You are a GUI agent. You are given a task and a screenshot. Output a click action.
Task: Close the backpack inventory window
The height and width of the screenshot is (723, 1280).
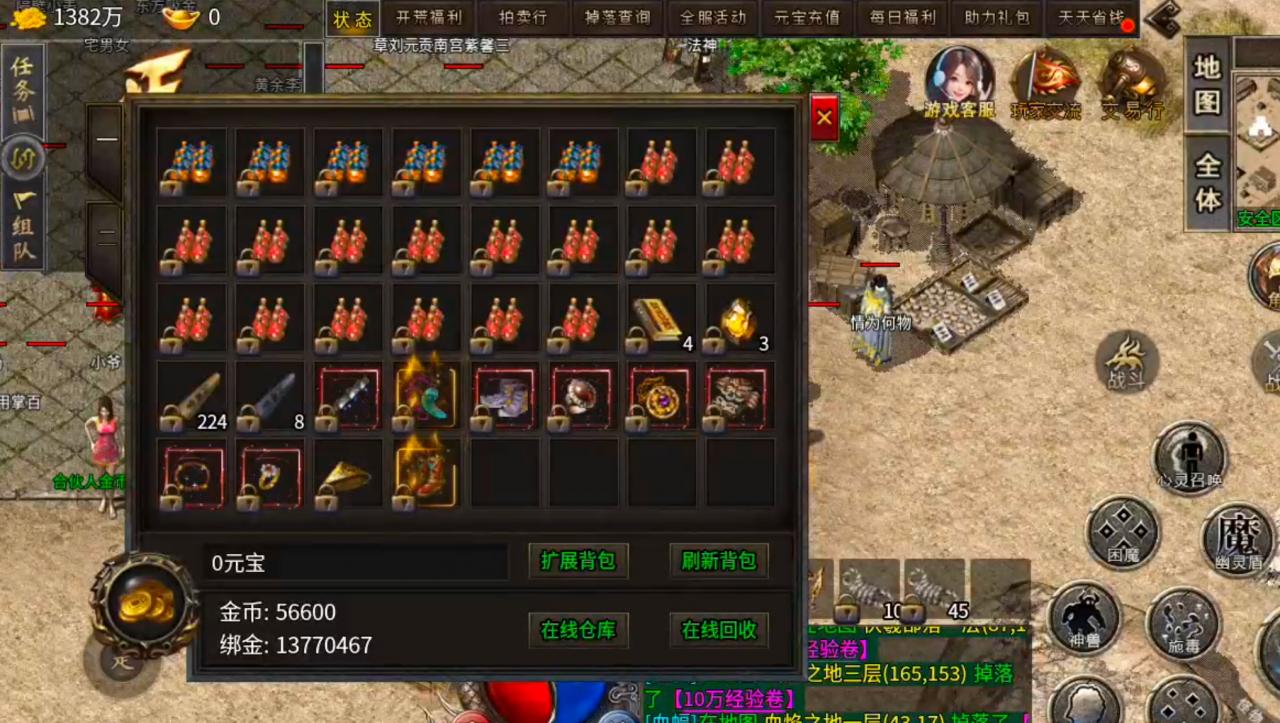[x=824, y=118]
